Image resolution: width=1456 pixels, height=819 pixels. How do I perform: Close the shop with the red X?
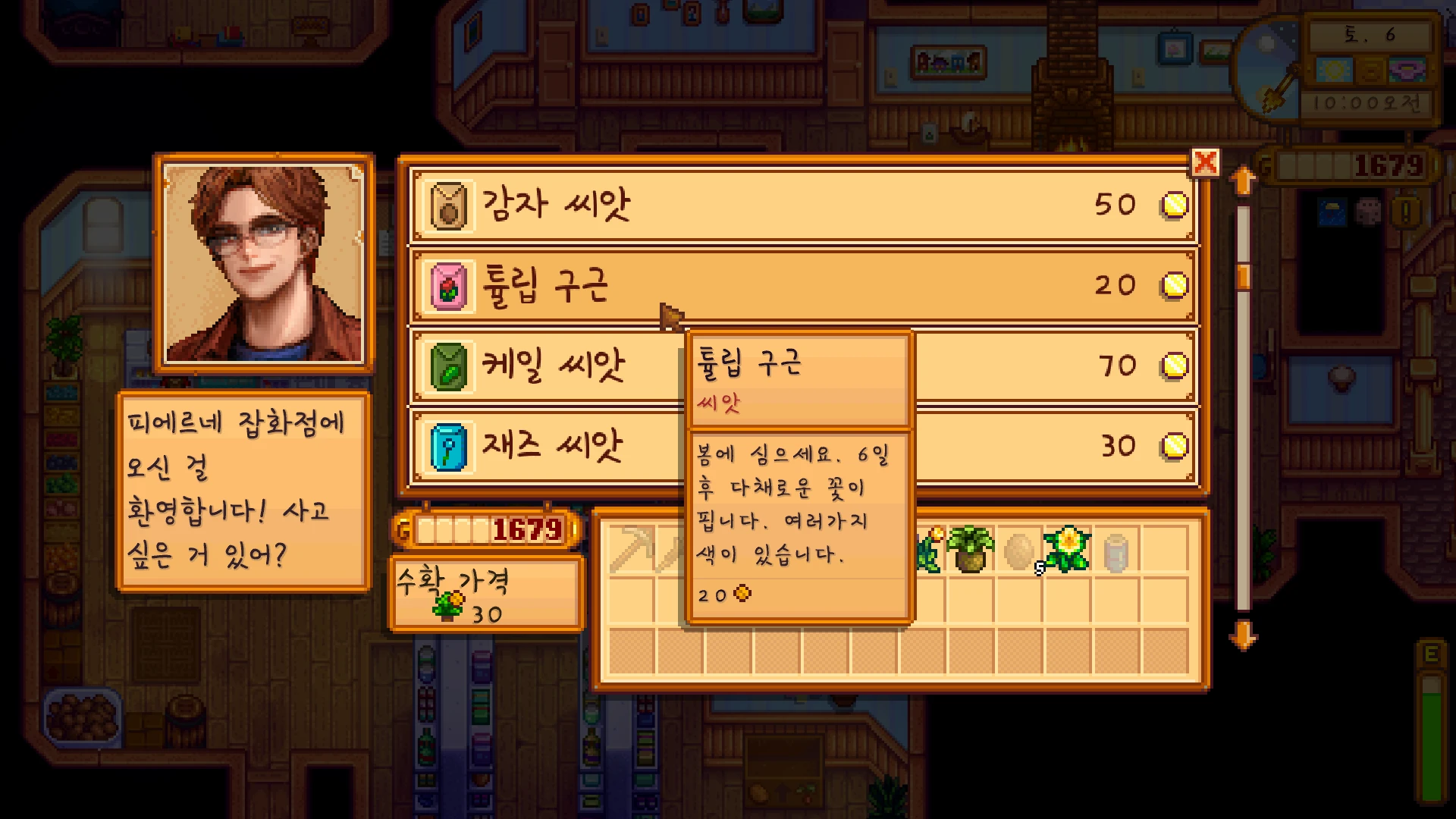(x=1205, y=162)
